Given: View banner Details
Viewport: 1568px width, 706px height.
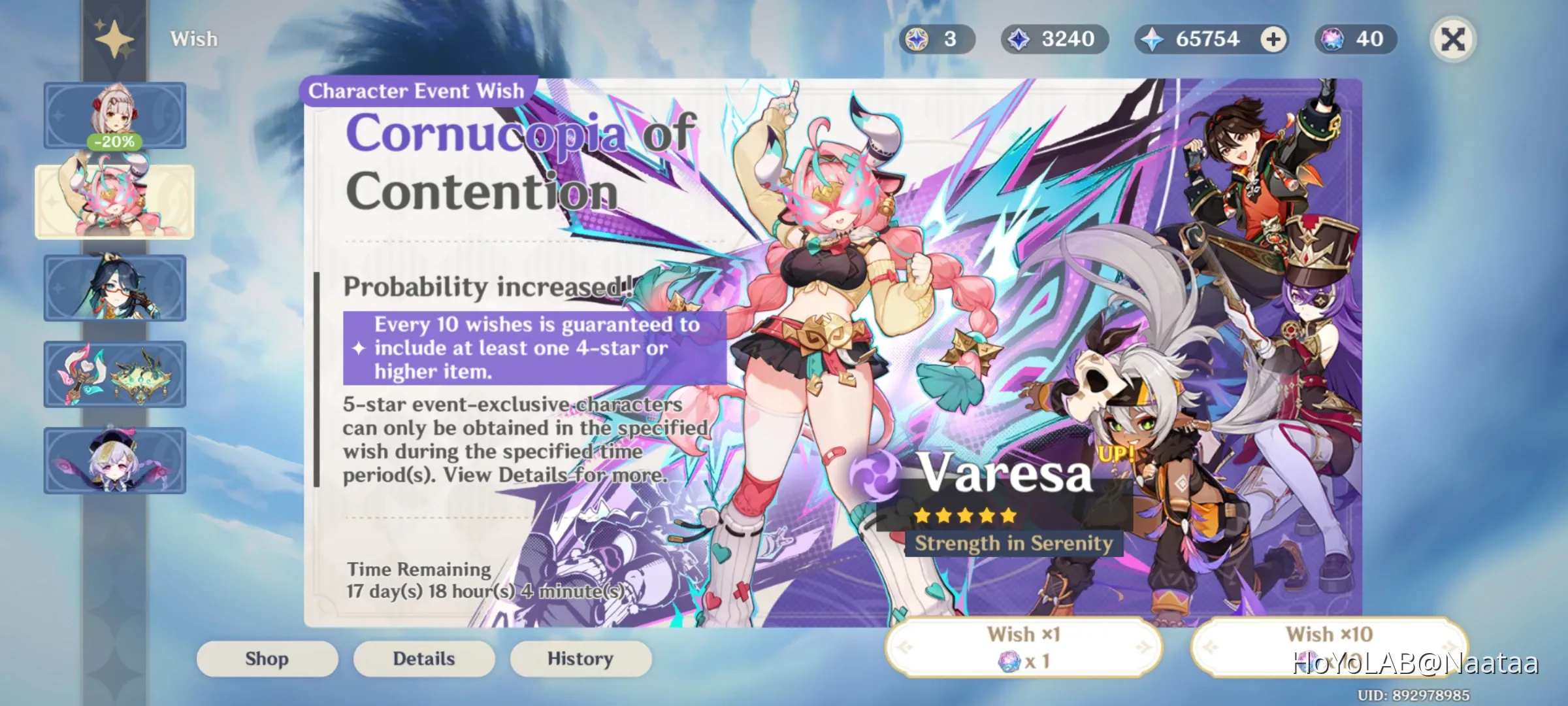Looking at the screenshot, I should 423,658.
